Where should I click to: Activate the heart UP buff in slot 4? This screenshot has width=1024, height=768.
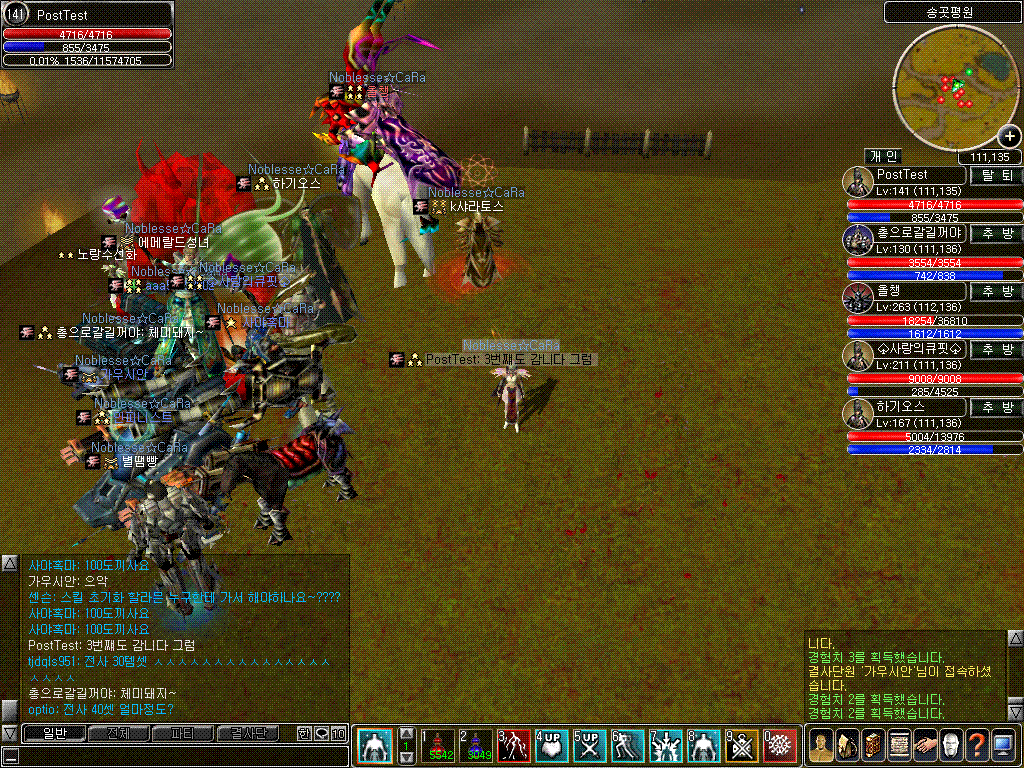point(551,747)
